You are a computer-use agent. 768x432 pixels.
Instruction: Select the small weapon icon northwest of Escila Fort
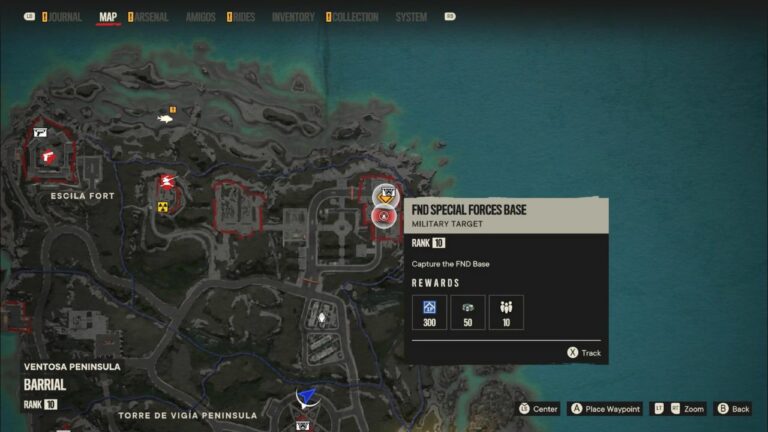pos(40,131)
